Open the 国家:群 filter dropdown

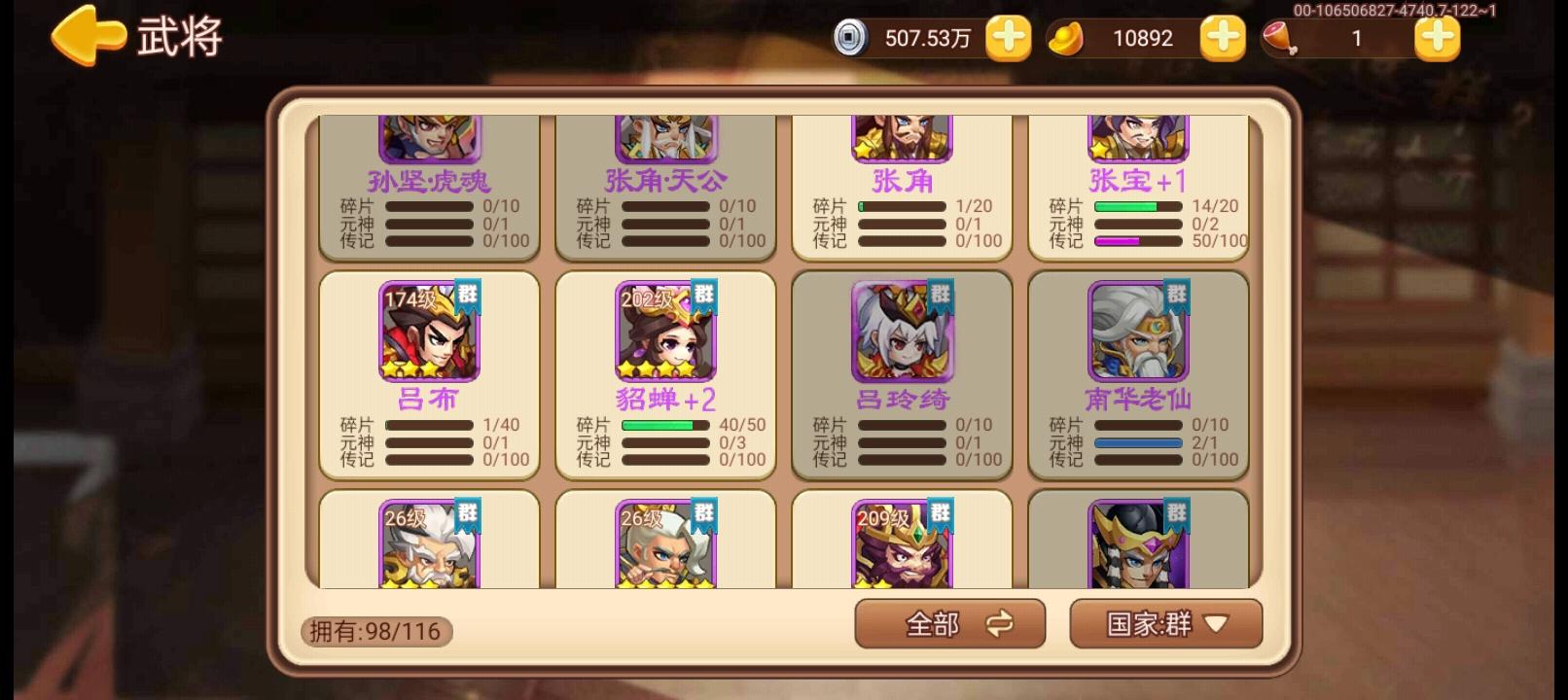click(x=1165, y=623)
